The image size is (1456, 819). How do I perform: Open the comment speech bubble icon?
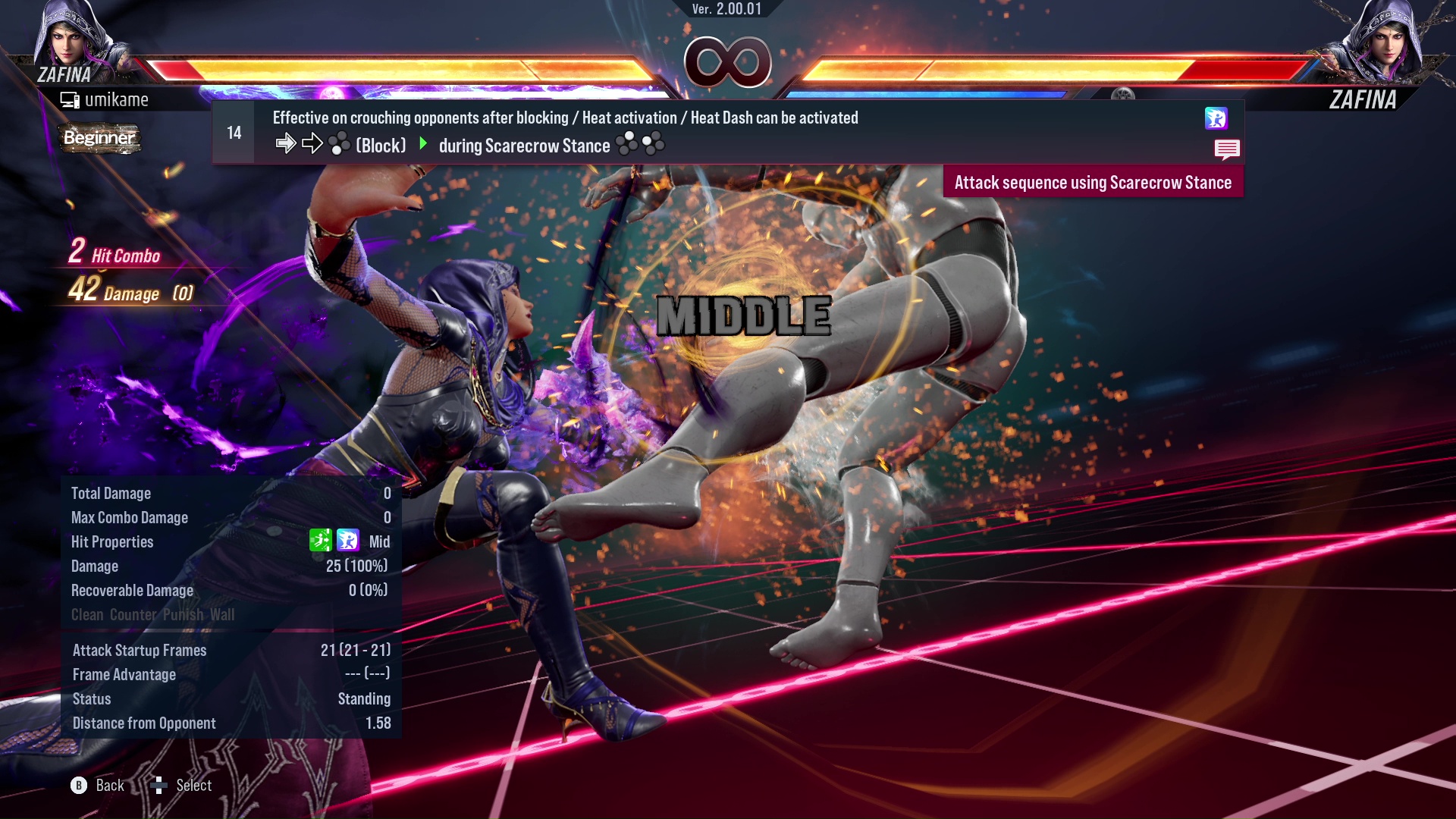1227,149
